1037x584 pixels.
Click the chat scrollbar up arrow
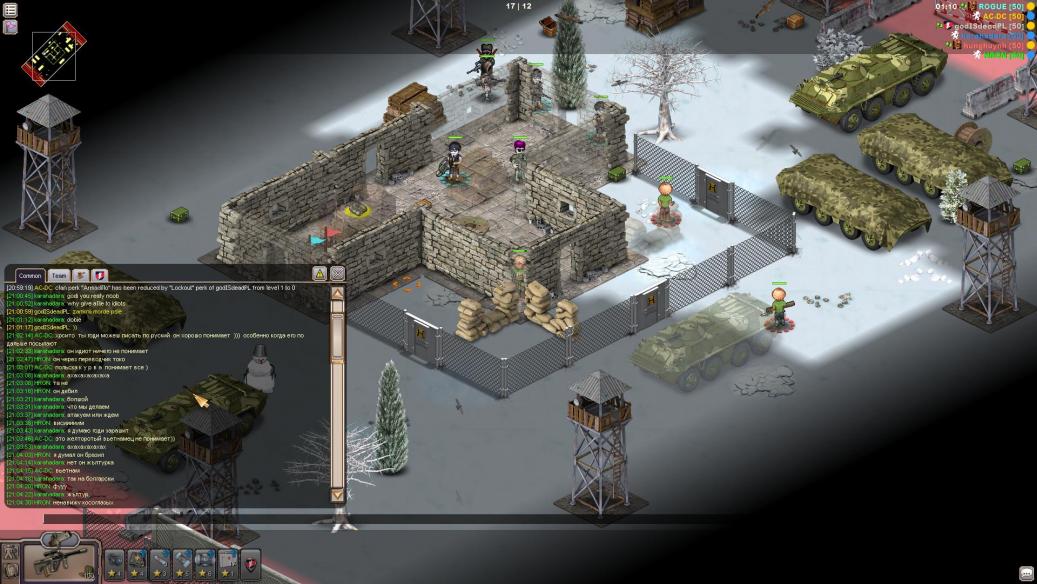[337, 294]
